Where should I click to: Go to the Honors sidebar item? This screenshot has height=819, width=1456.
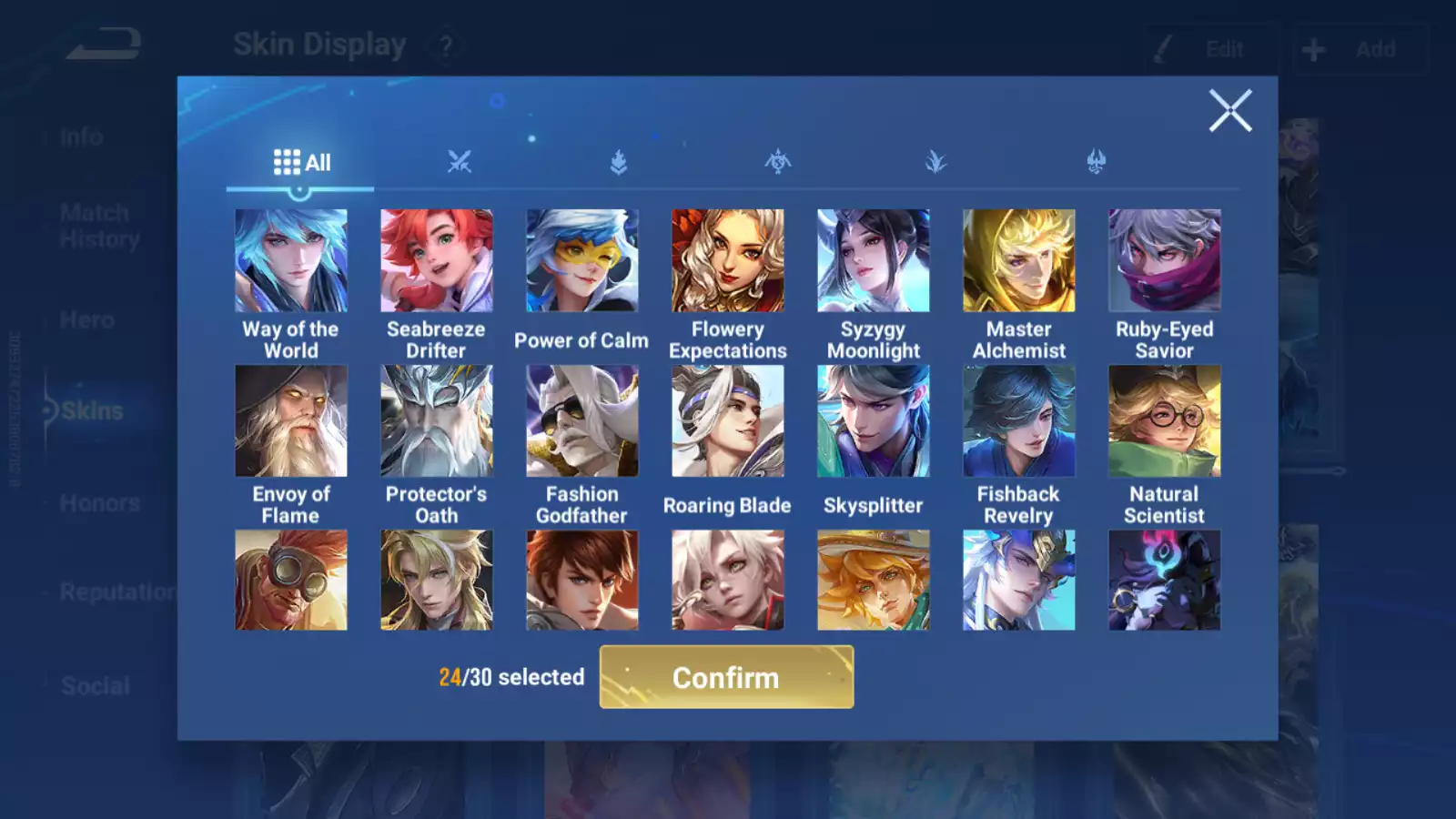(97, 502)
